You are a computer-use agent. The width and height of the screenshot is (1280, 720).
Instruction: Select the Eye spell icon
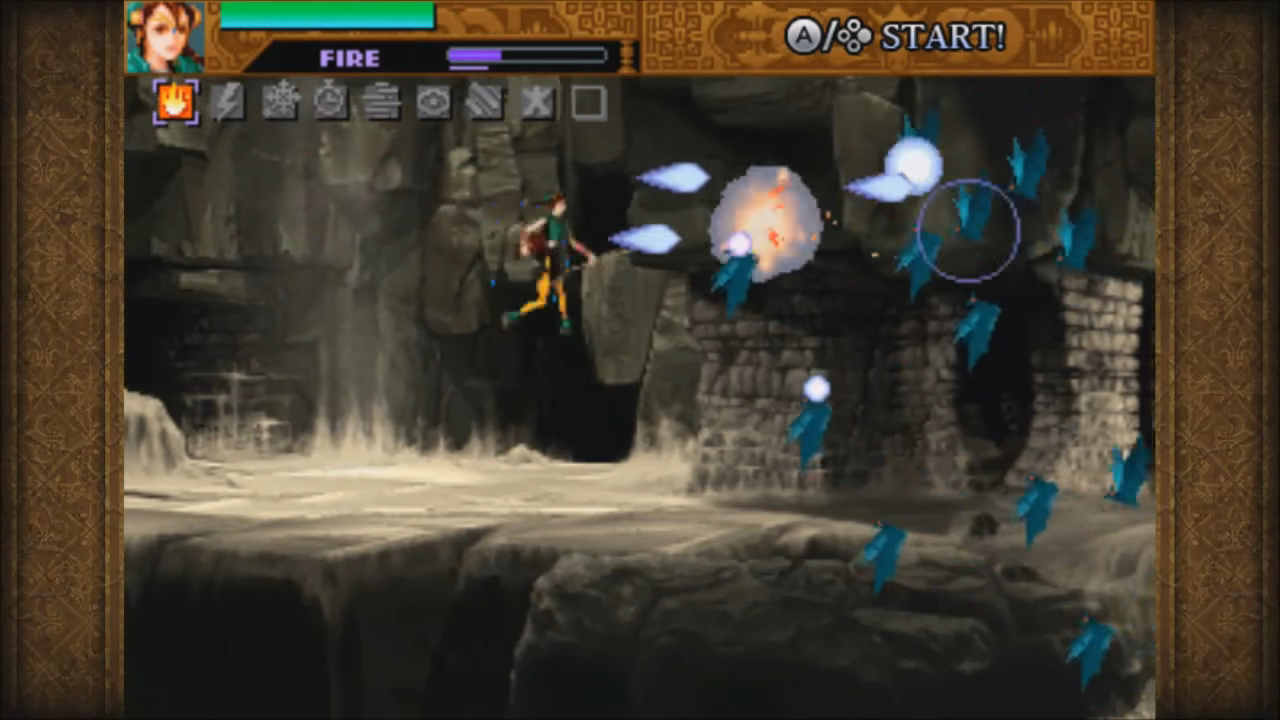433,103
